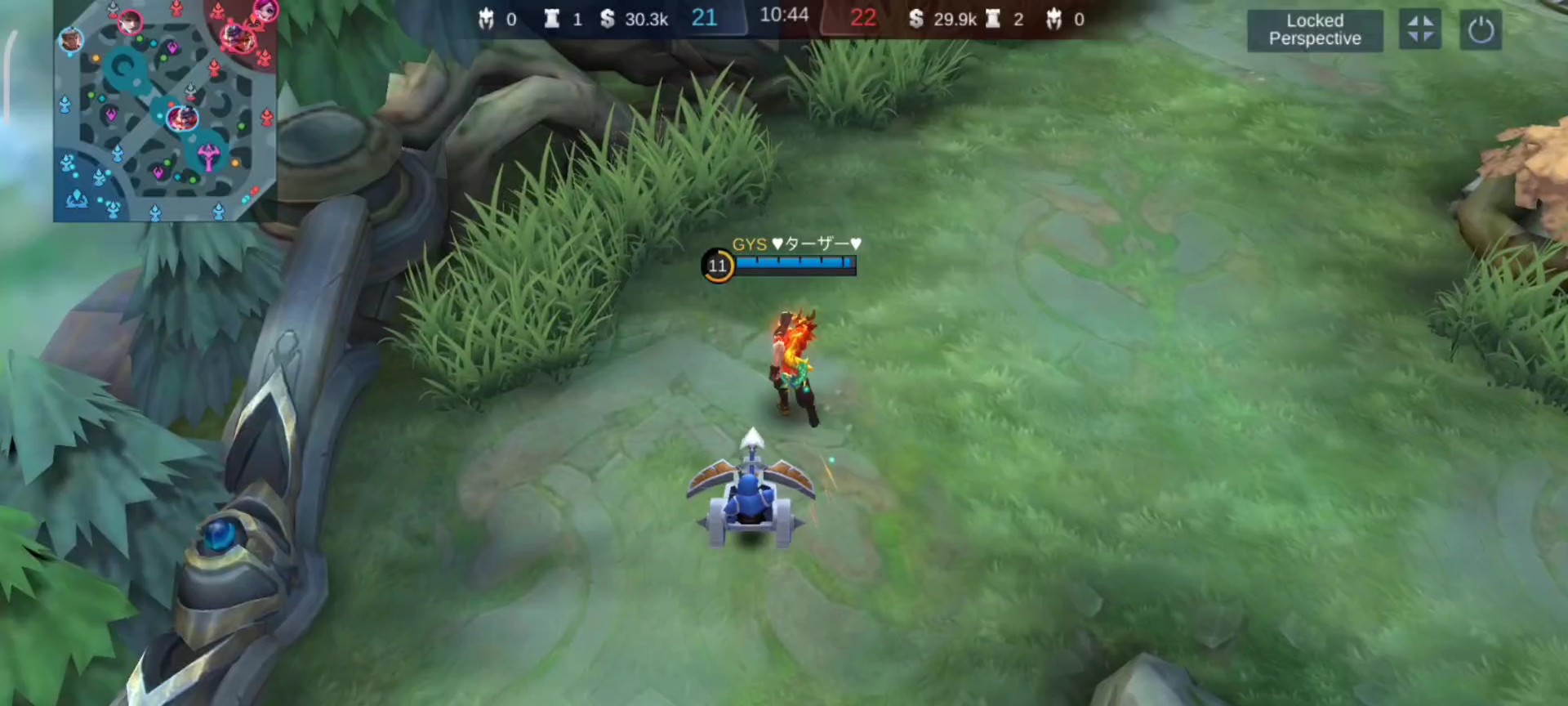Exit spectating with the power button

coord(1480,30)
